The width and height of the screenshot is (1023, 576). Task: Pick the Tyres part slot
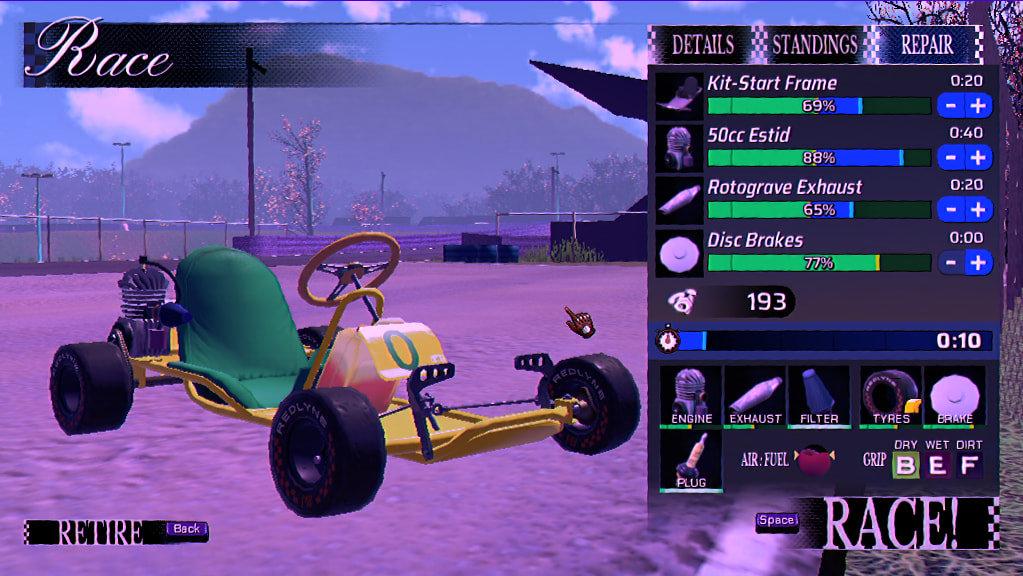(890, 396)
